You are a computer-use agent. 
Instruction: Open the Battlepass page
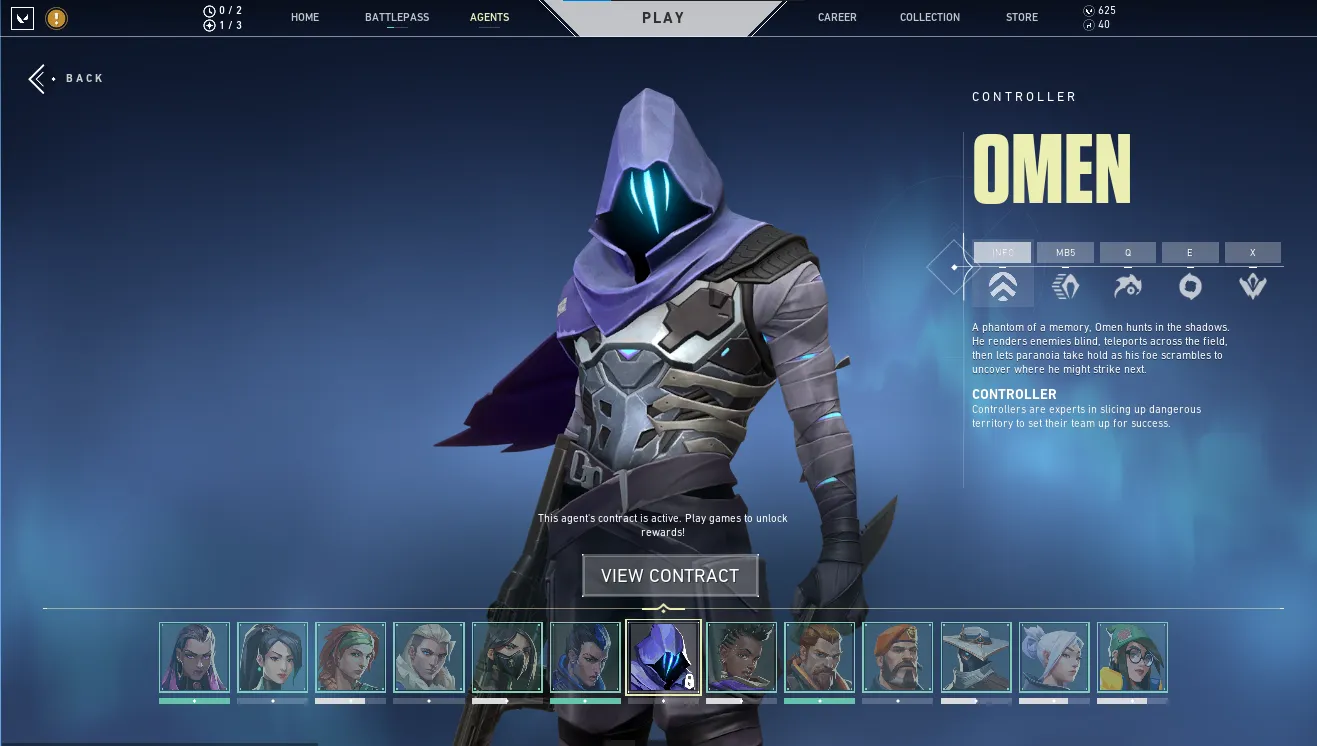click(x=397, y=17)
